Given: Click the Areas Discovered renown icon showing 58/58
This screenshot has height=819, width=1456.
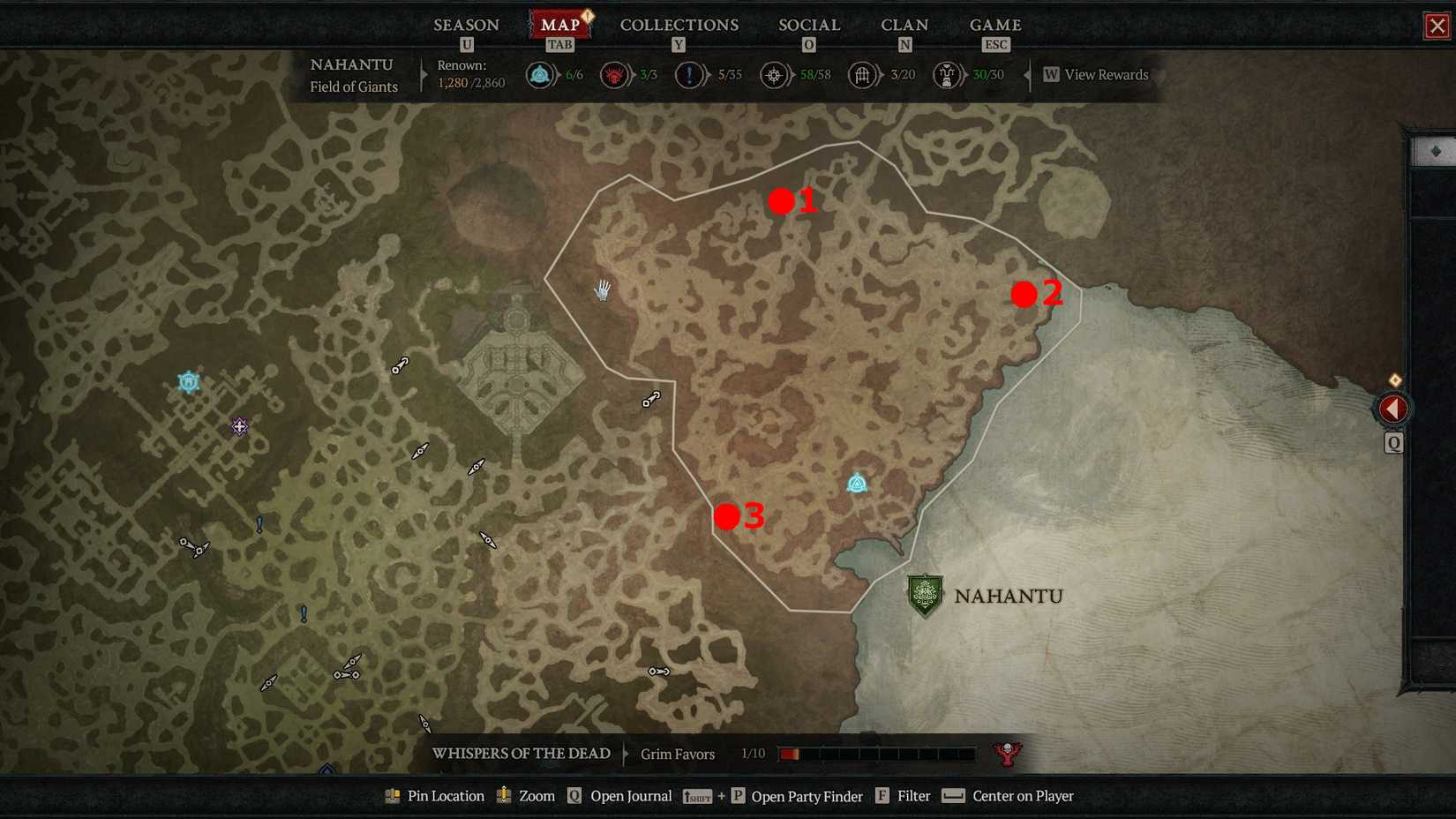Looking at the screenshot, I should (x=774, y=75).
